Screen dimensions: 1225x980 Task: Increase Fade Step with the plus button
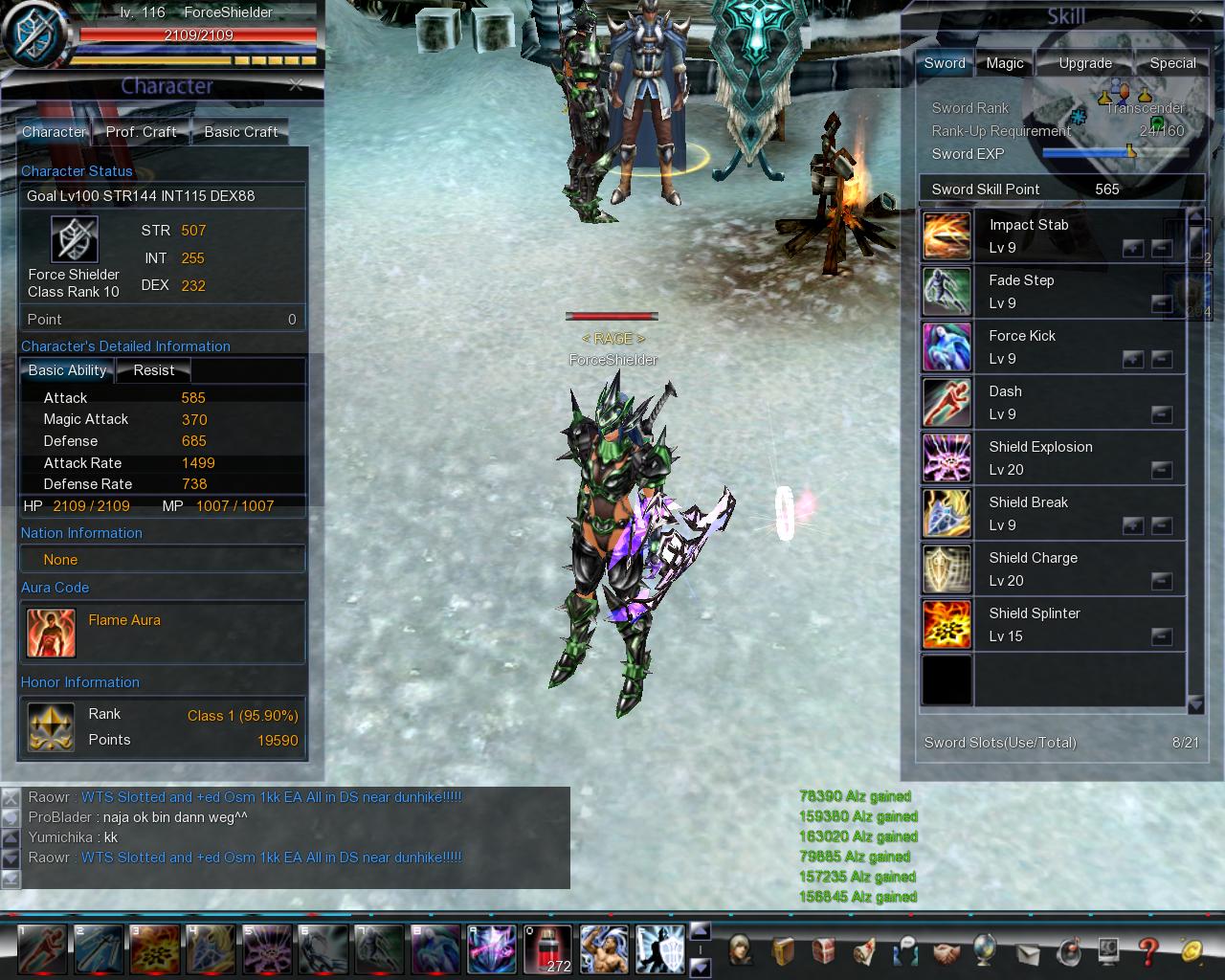point(1134,303)
